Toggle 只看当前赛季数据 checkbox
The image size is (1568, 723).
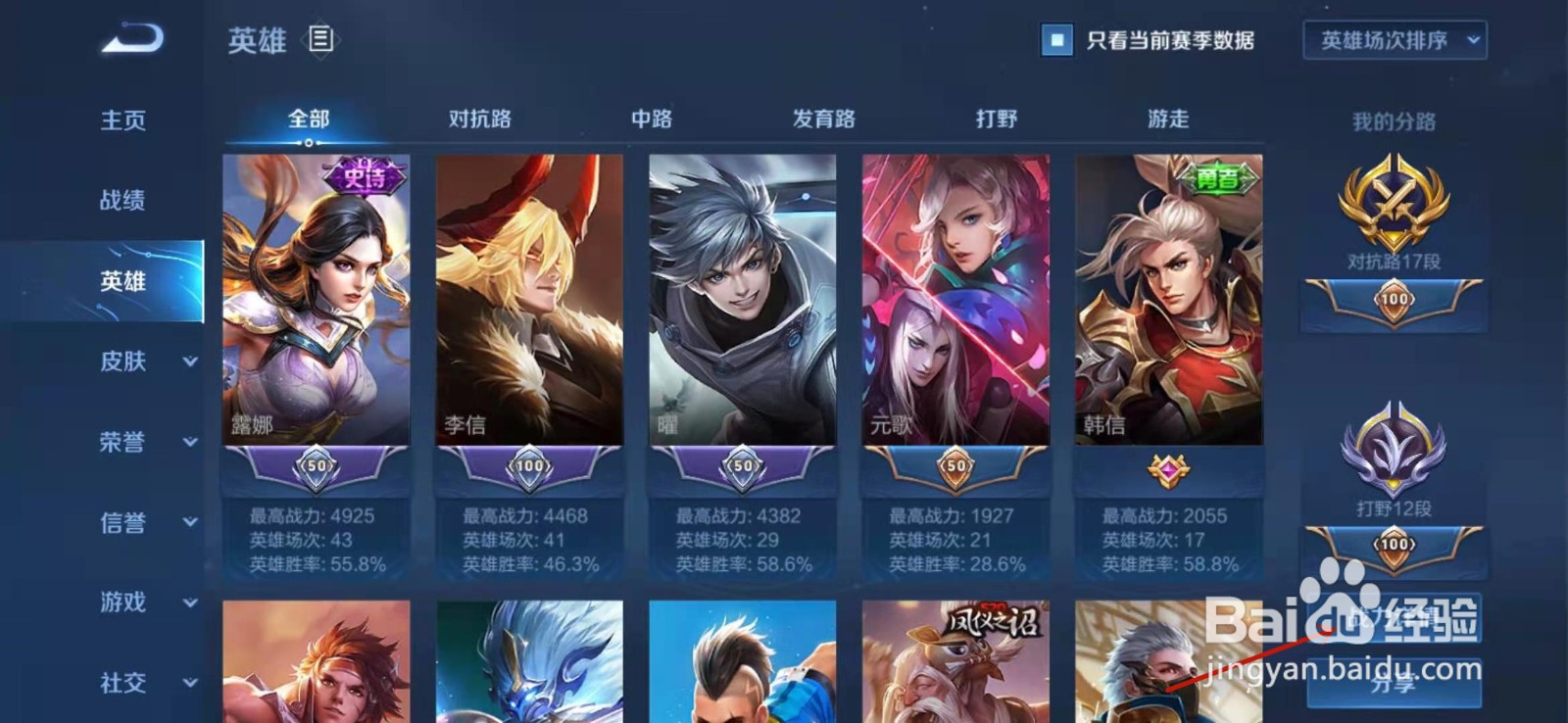click(1056, 42)
